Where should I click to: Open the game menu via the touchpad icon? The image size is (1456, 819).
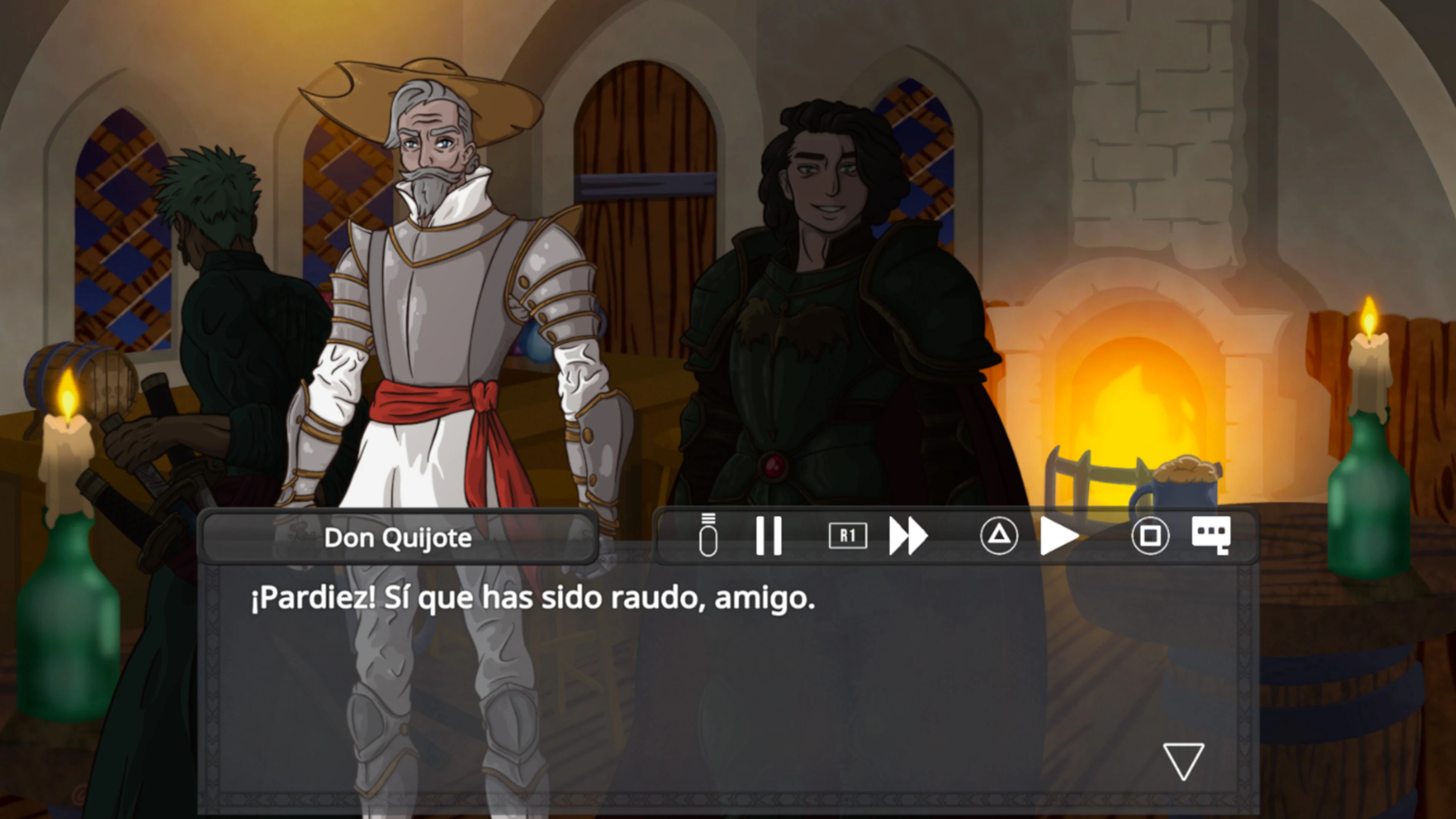[708, 536]
